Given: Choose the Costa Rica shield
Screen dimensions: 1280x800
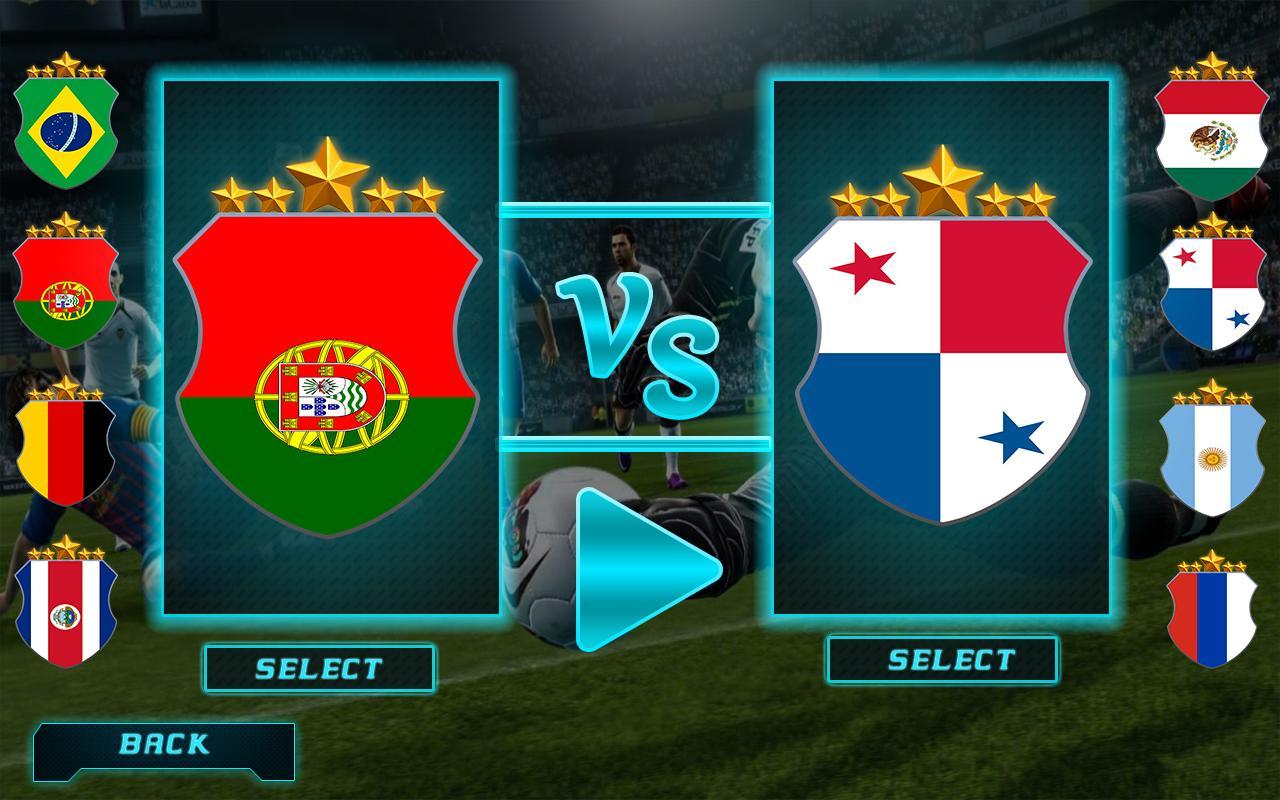Looking at the screenshot, I should [x=65, y=615].
